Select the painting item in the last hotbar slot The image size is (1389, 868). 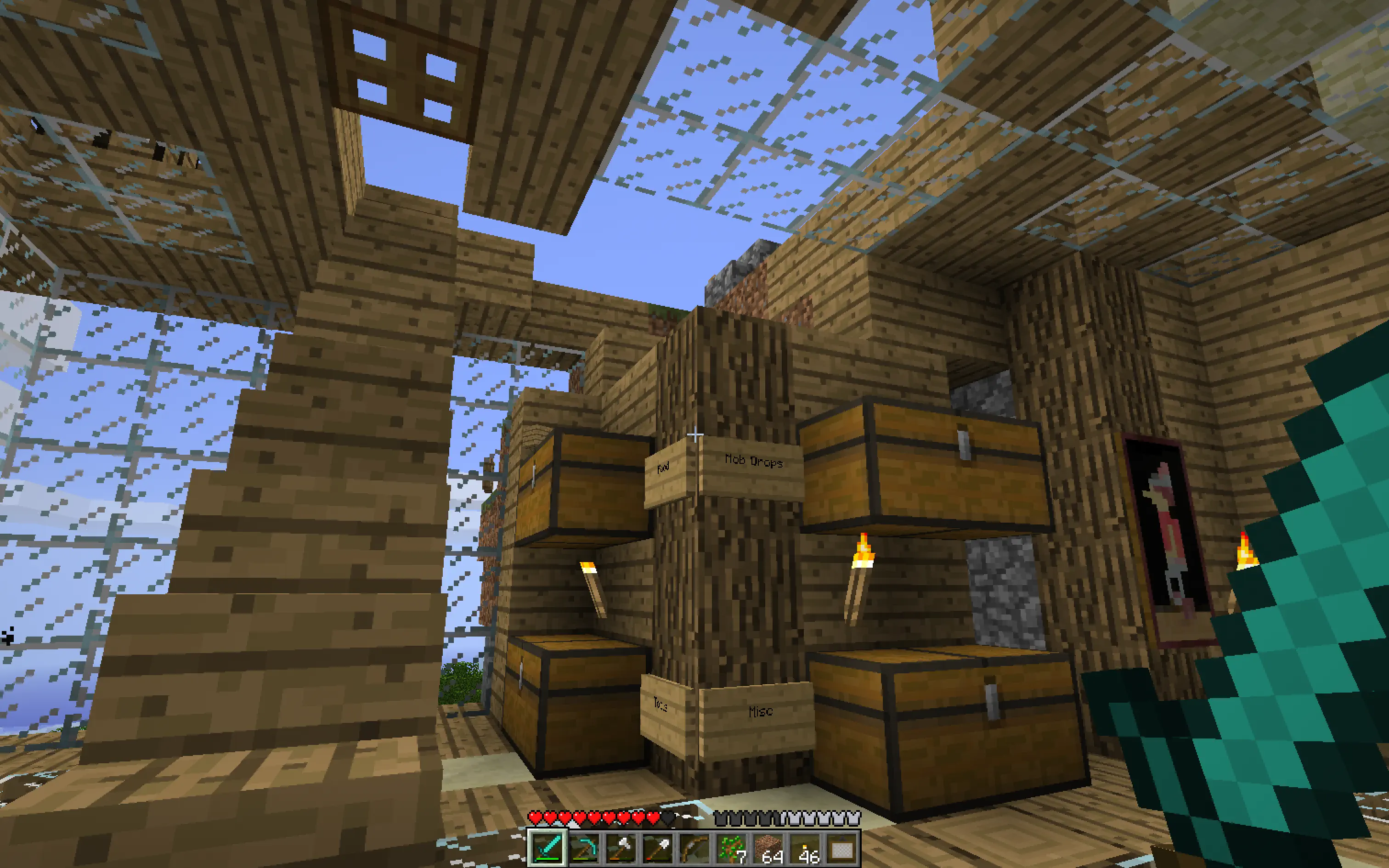click(x=842, y=849)
